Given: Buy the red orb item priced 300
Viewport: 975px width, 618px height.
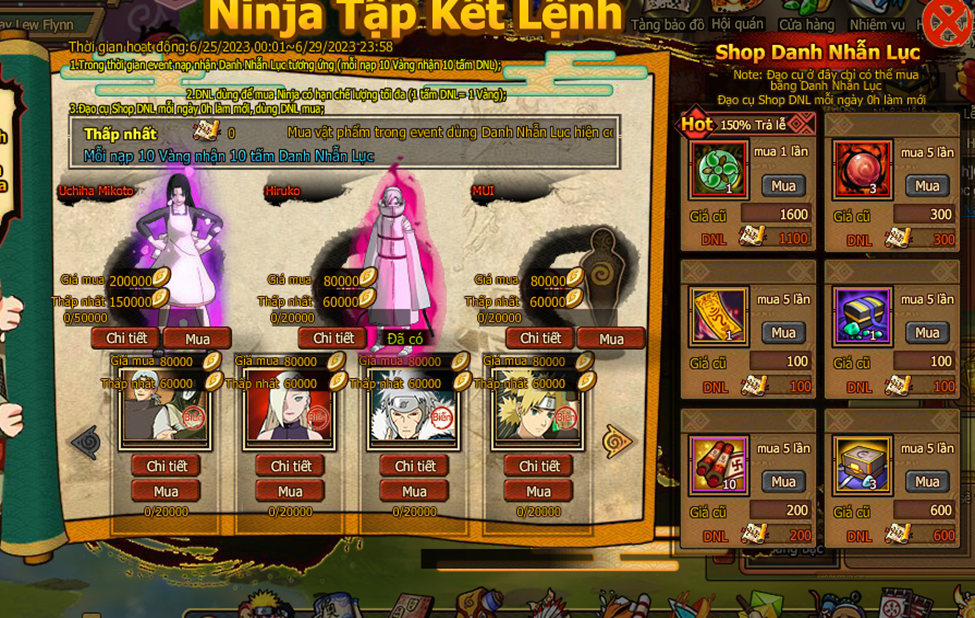Looking at the screenshot, I should (927, 185).
